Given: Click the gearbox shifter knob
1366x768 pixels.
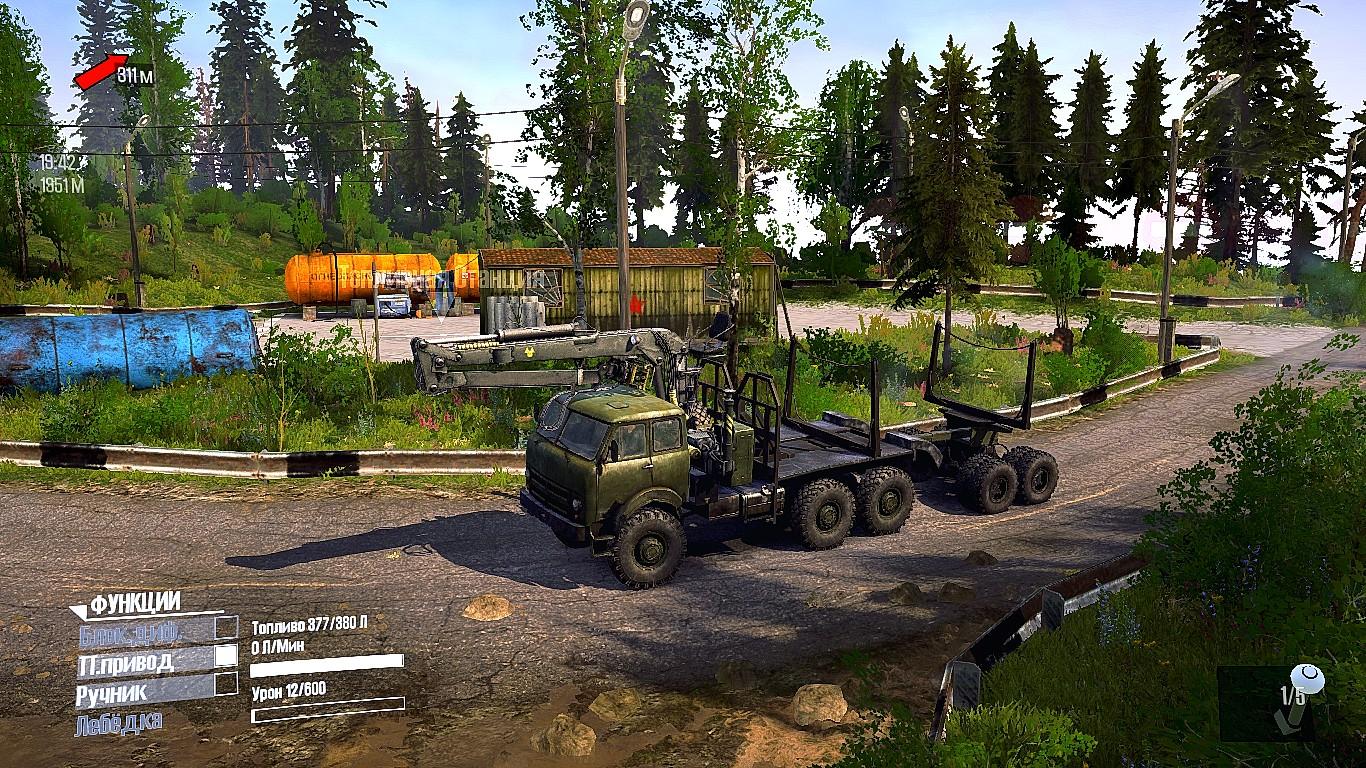Looking at the screenshot, I should click(x=1307, y=680).
